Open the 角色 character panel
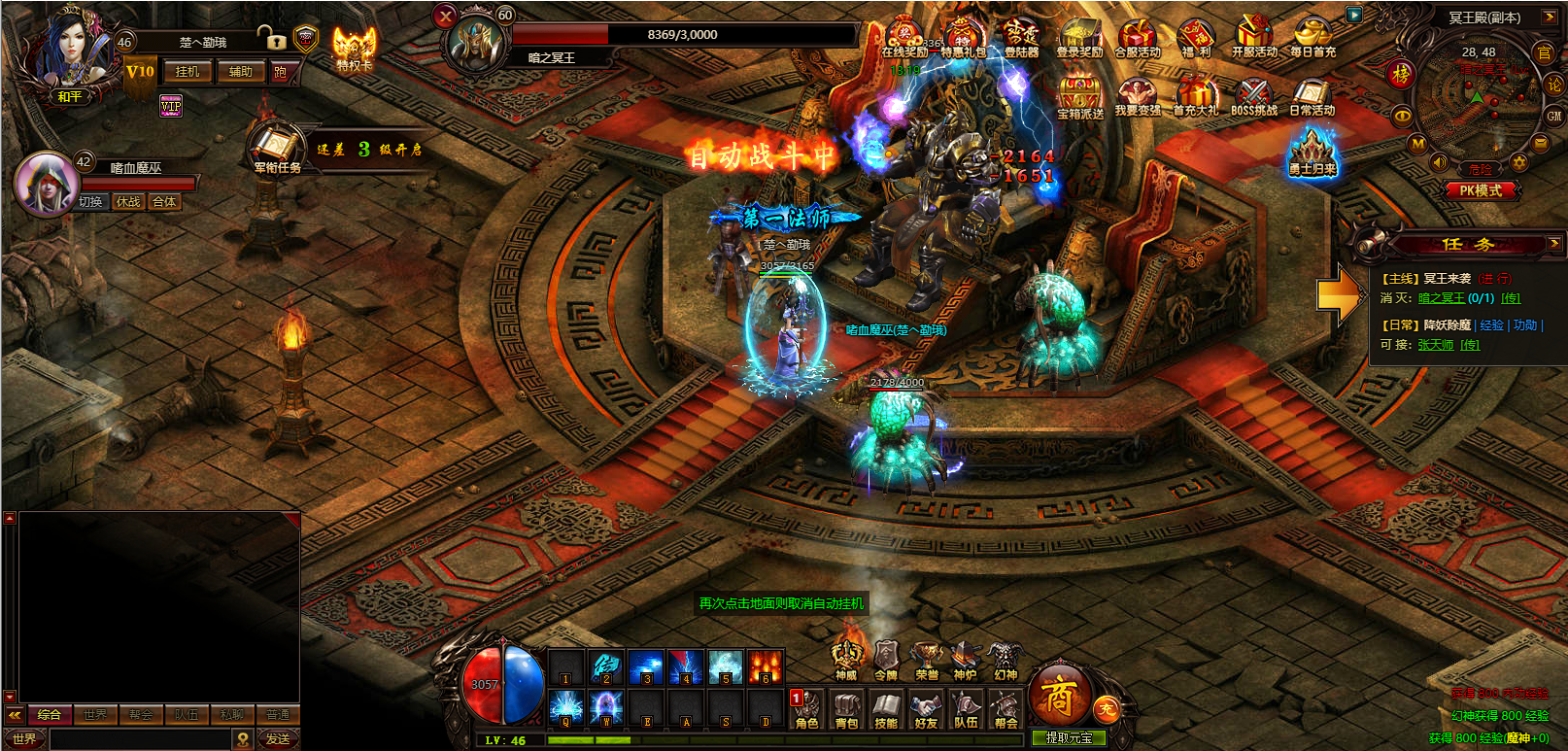Image resolution: width=1568 pixels, height=751 pixels. pos(807,708)
